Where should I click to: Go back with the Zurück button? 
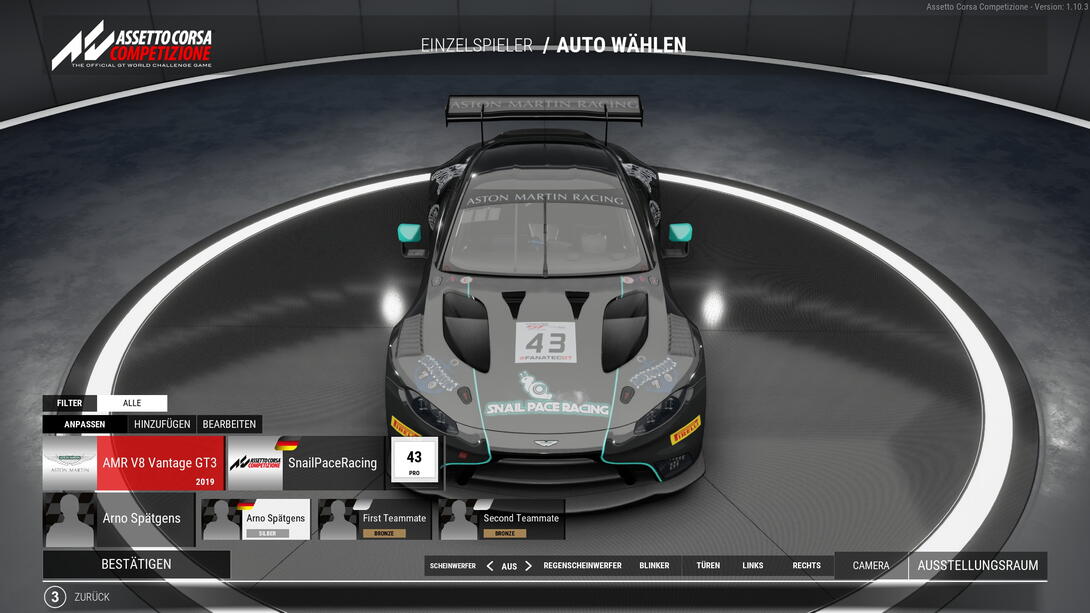point(91,597)
